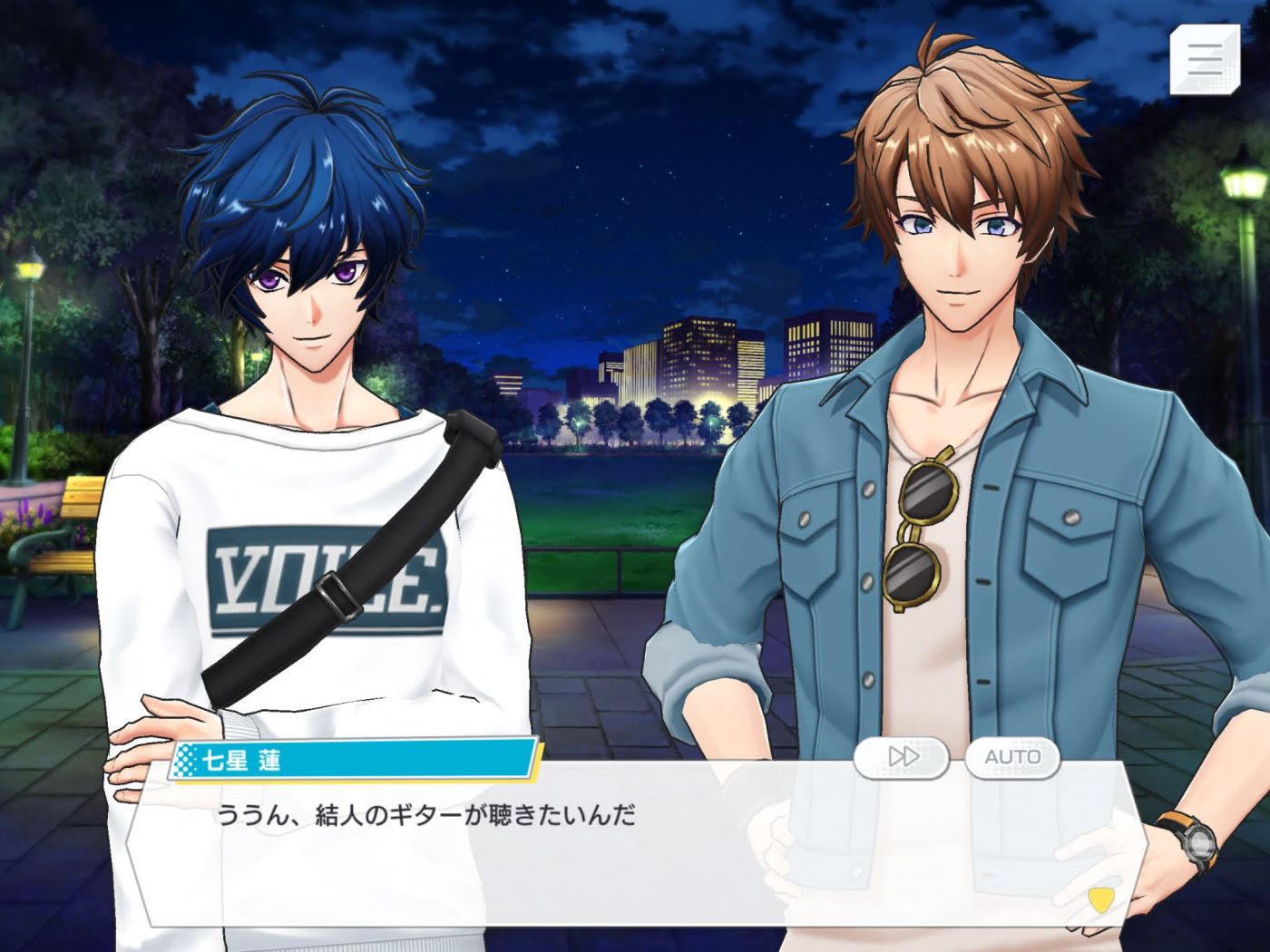
Task: Advance dialogue with the yellow arrow
Action: click(x=1100, y=900)
